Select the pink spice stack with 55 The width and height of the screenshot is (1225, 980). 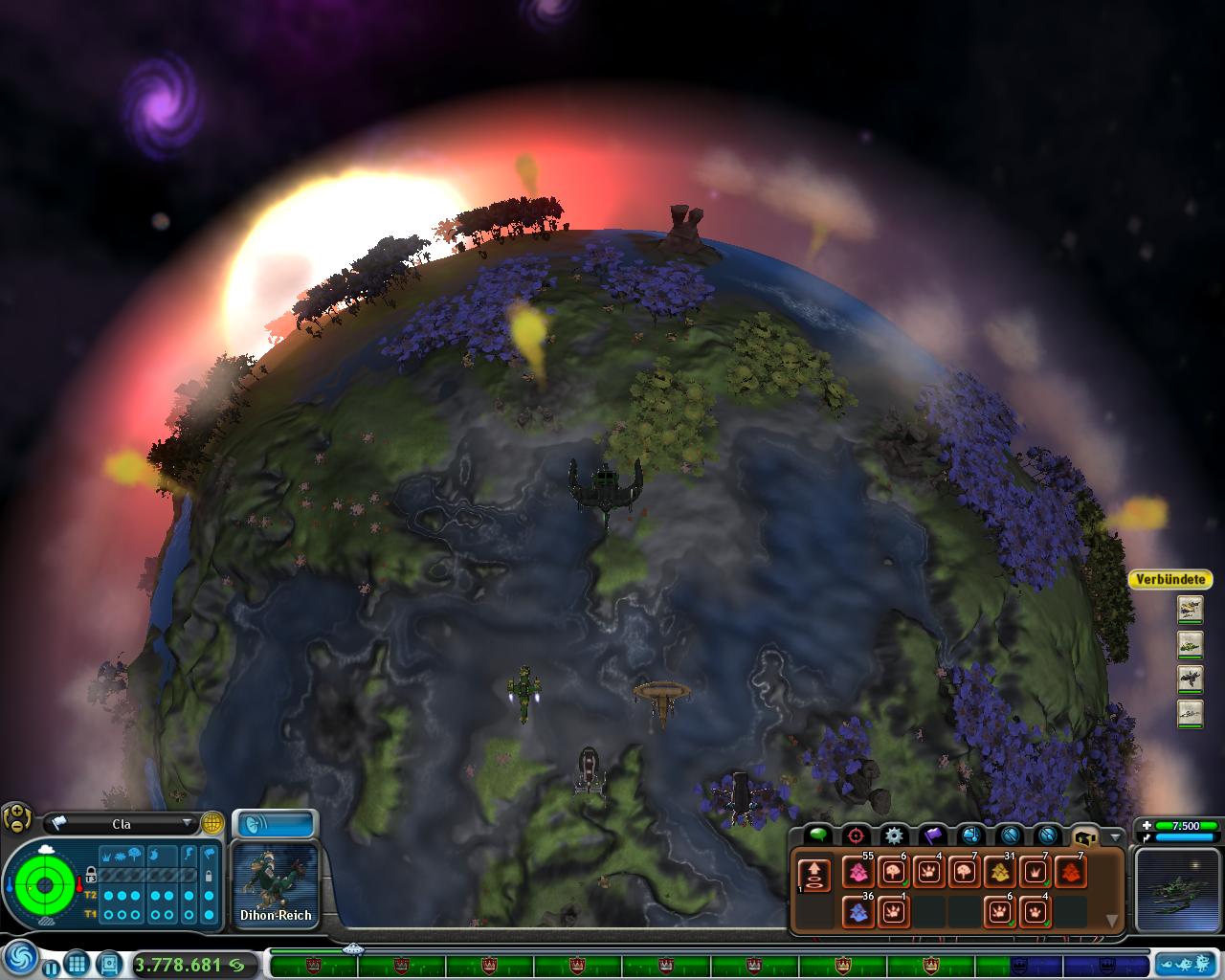point(857,872)
